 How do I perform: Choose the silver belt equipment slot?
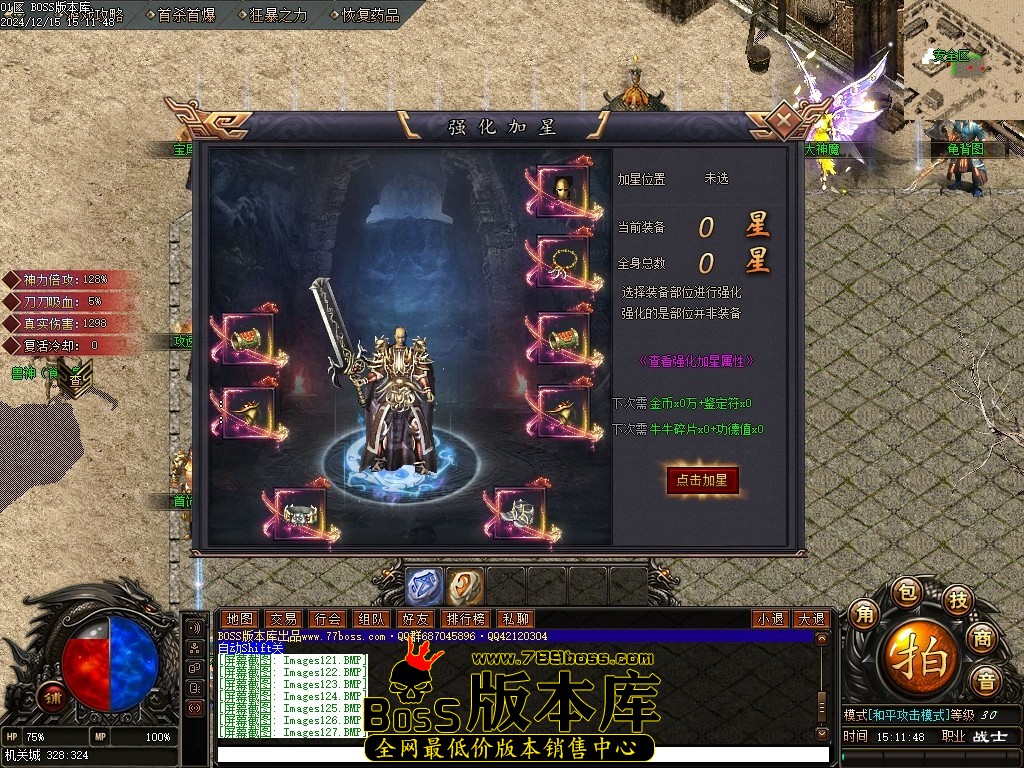point(299,514)
